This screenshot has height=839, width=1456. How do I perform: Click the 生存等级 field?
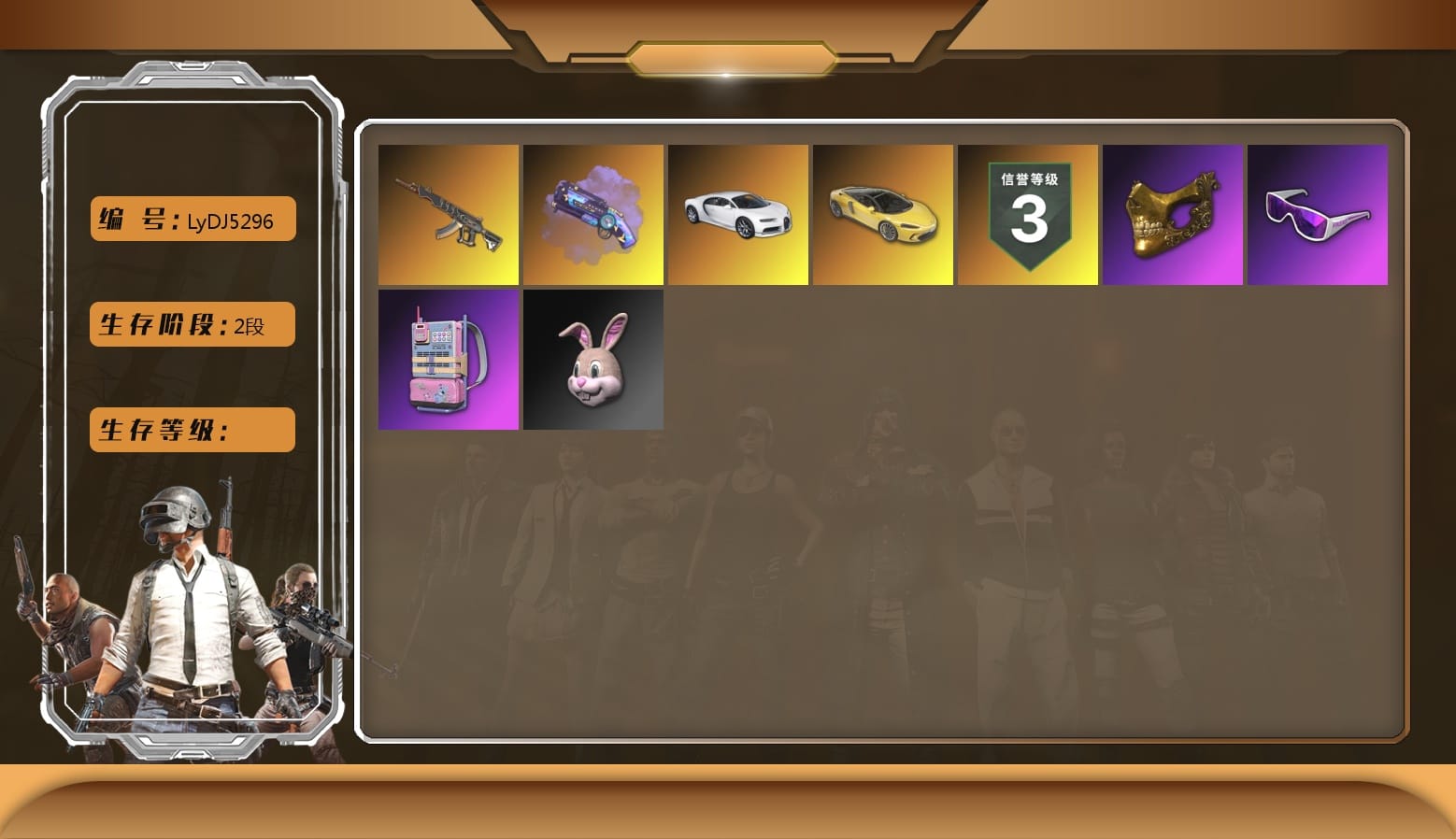(191, 430)
